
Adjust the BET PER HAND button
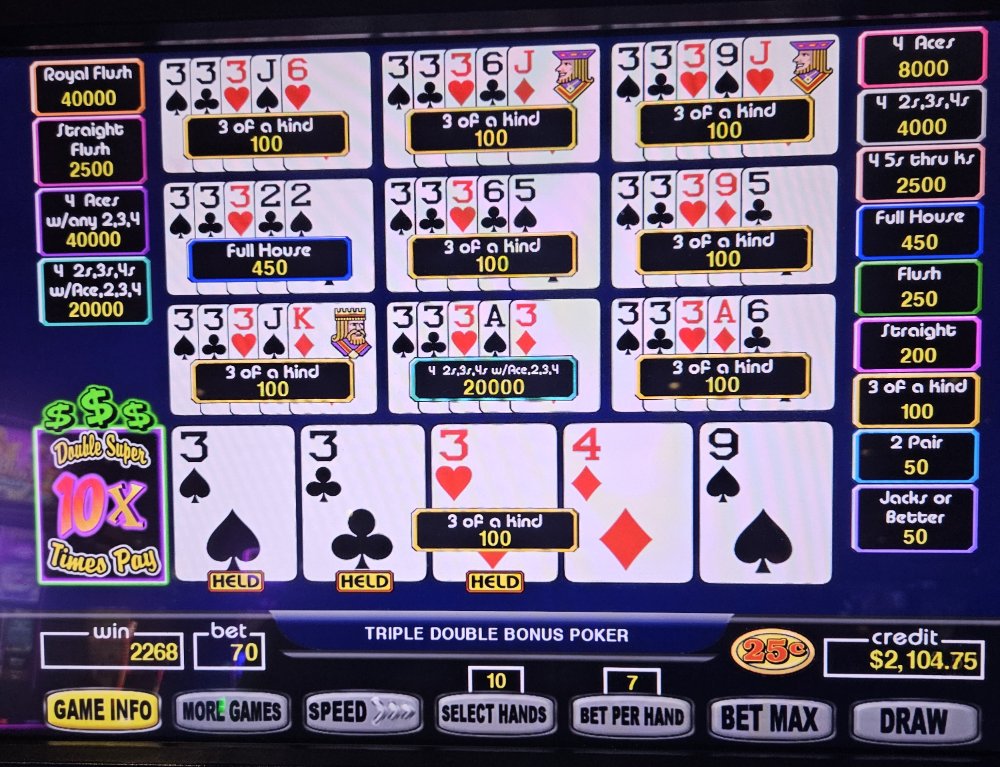pyautogui.click(x=632, y=716)
